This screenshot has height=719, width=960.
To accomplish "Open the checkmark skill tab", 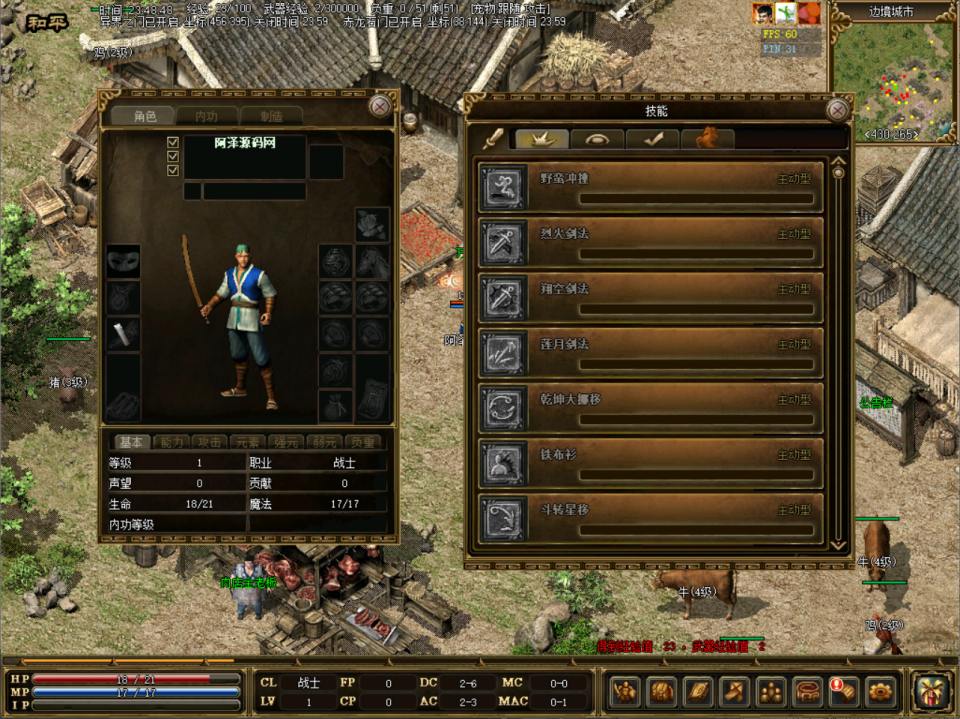I will point(653,139).
